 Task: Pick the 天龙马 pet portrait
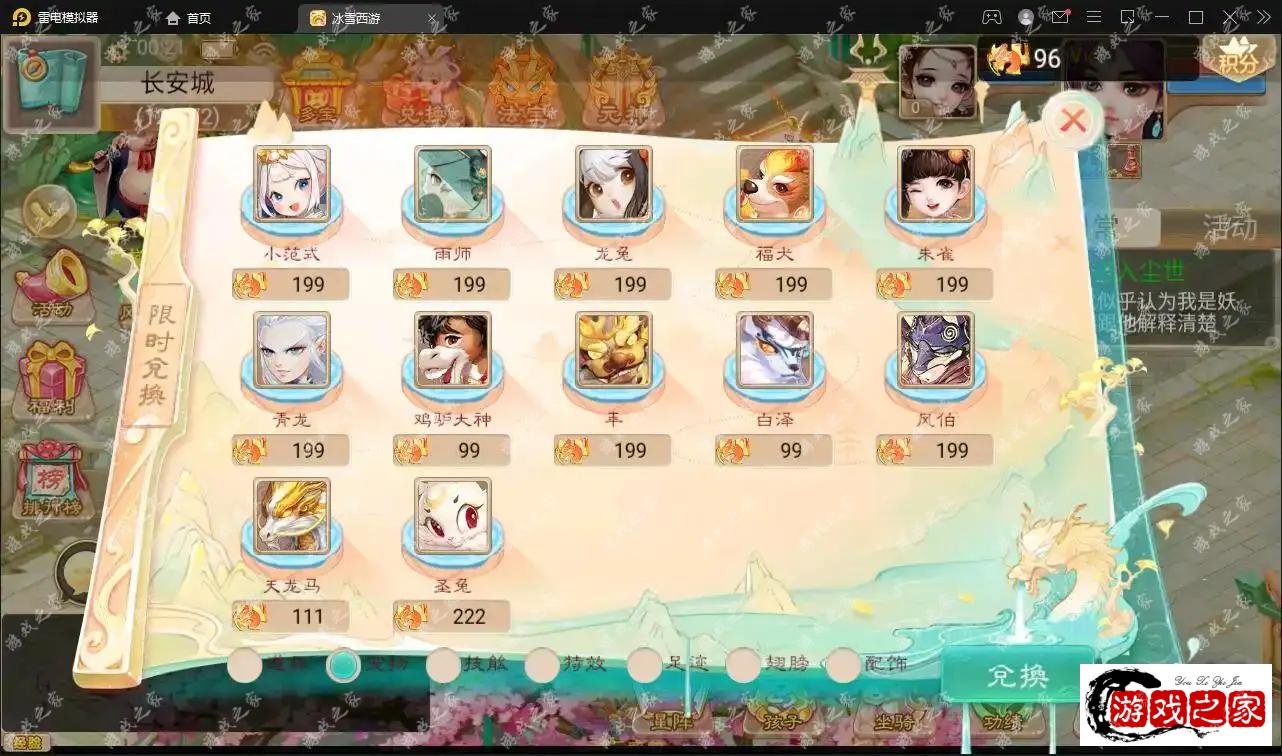tap(291, 516)
